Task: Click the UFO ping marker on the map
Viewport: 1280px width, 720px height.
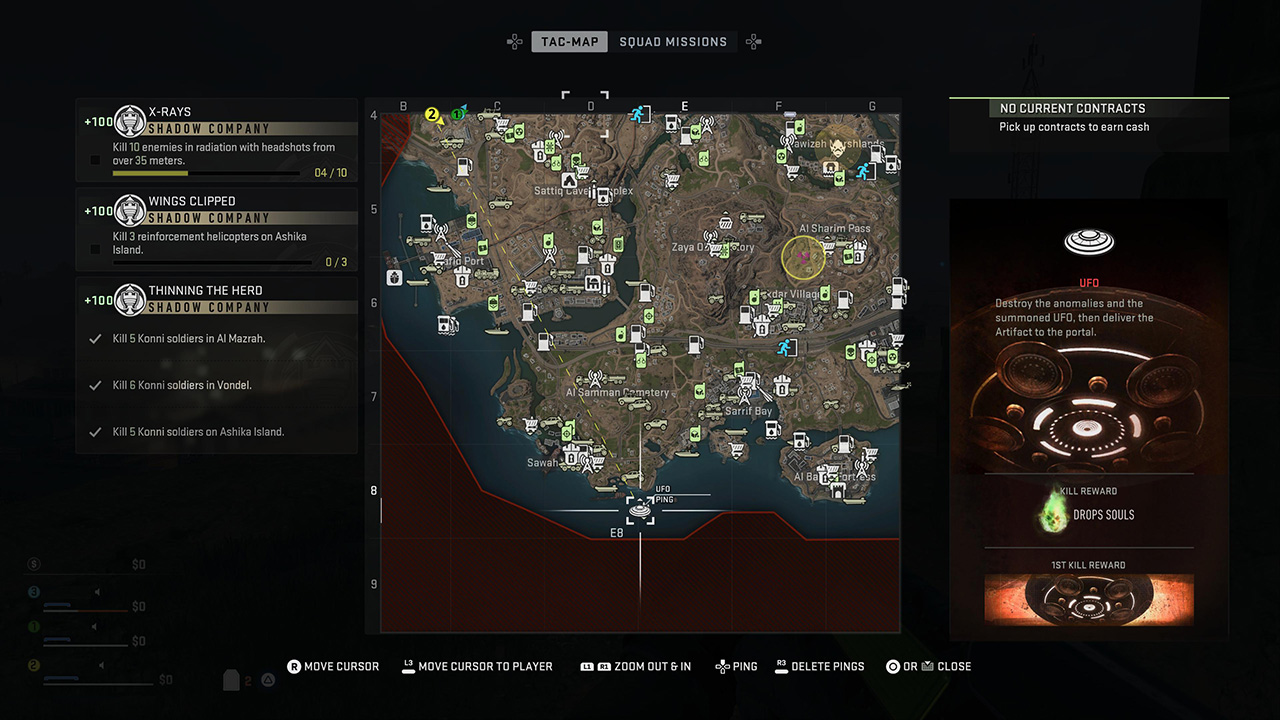Action: [x=640, y=510]
